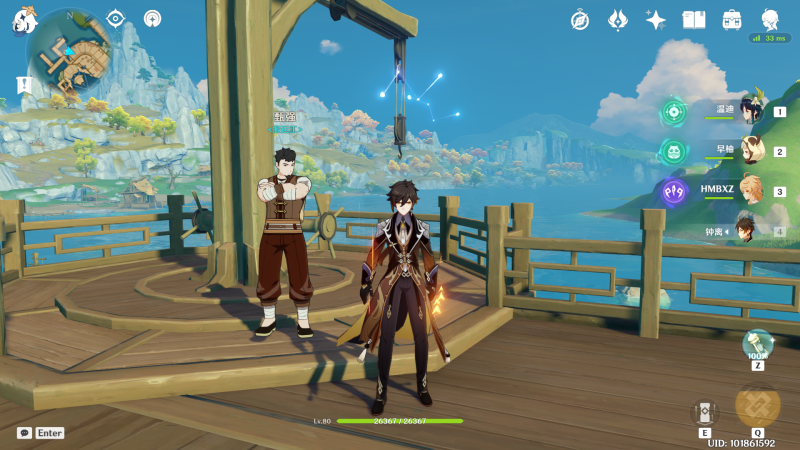Click the eye-shaped icon beside the minimap
The height and width of the screenshot is (450, 800).
[116, 18]
